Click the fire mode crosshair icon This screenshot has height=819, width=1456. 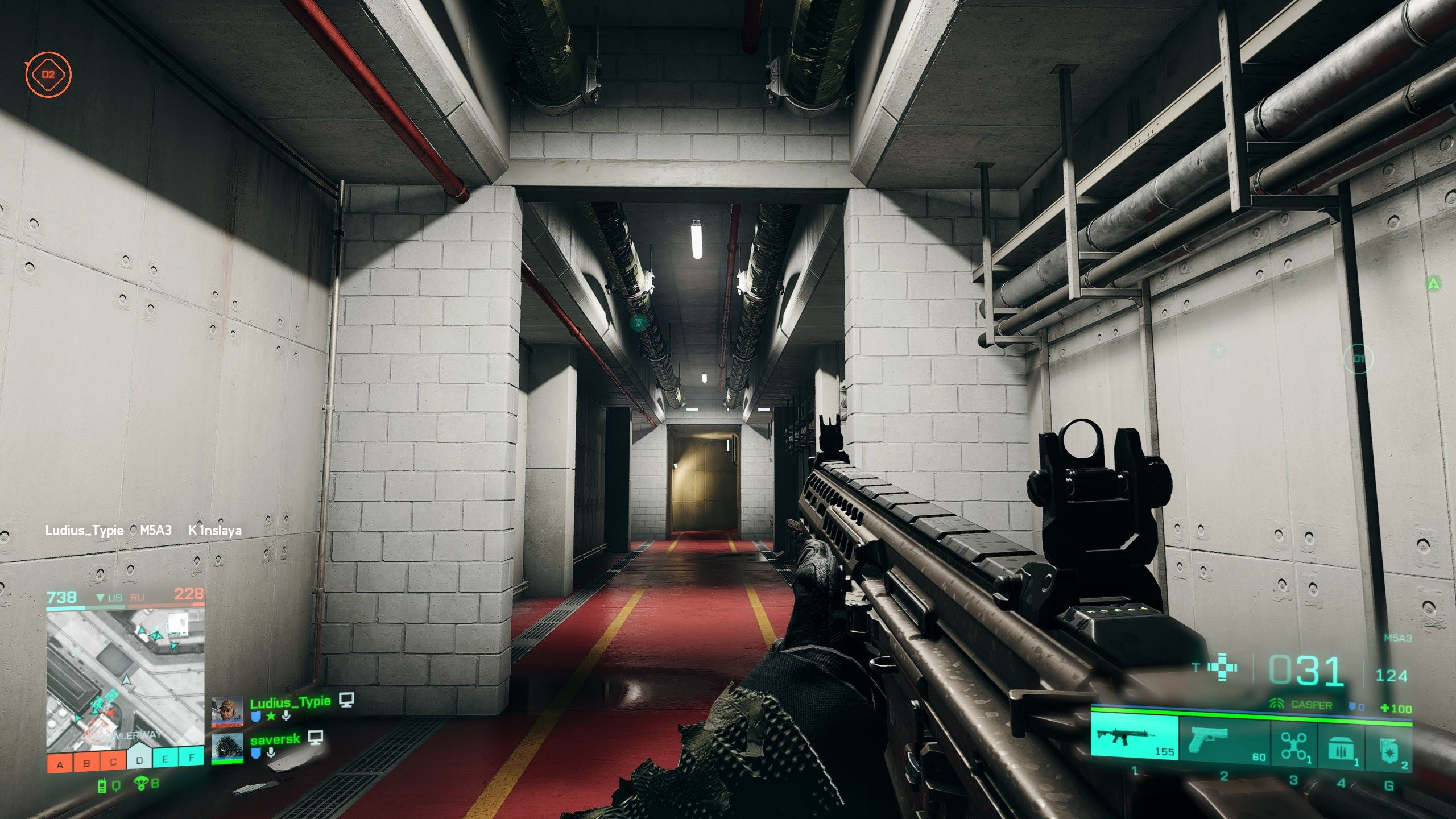(1222, 668)
